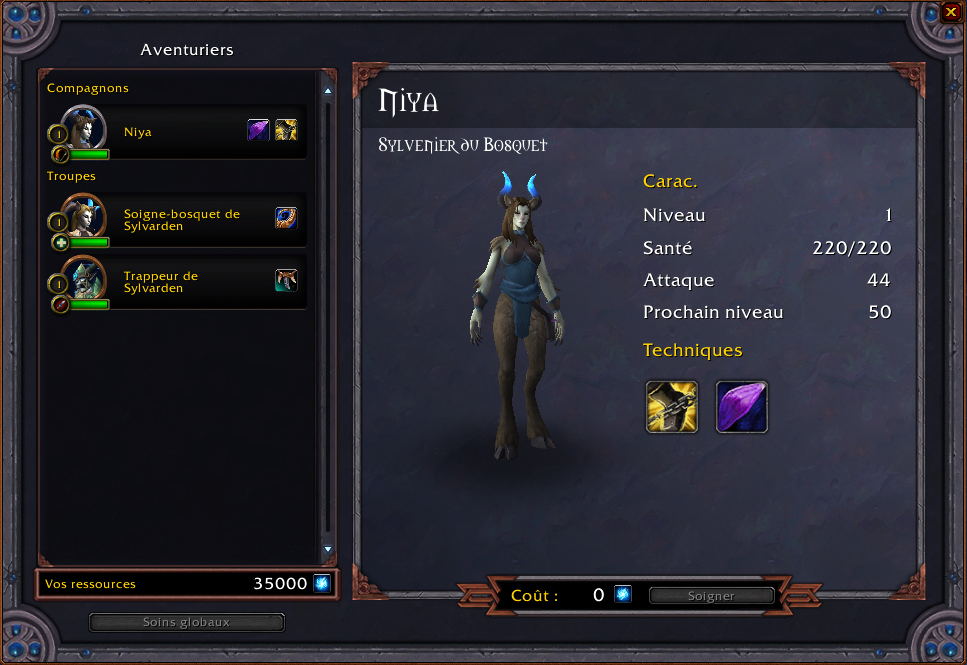Click the Soigne-bosquet's blue ability icon

pyautogui.click(x=286, y=218)
